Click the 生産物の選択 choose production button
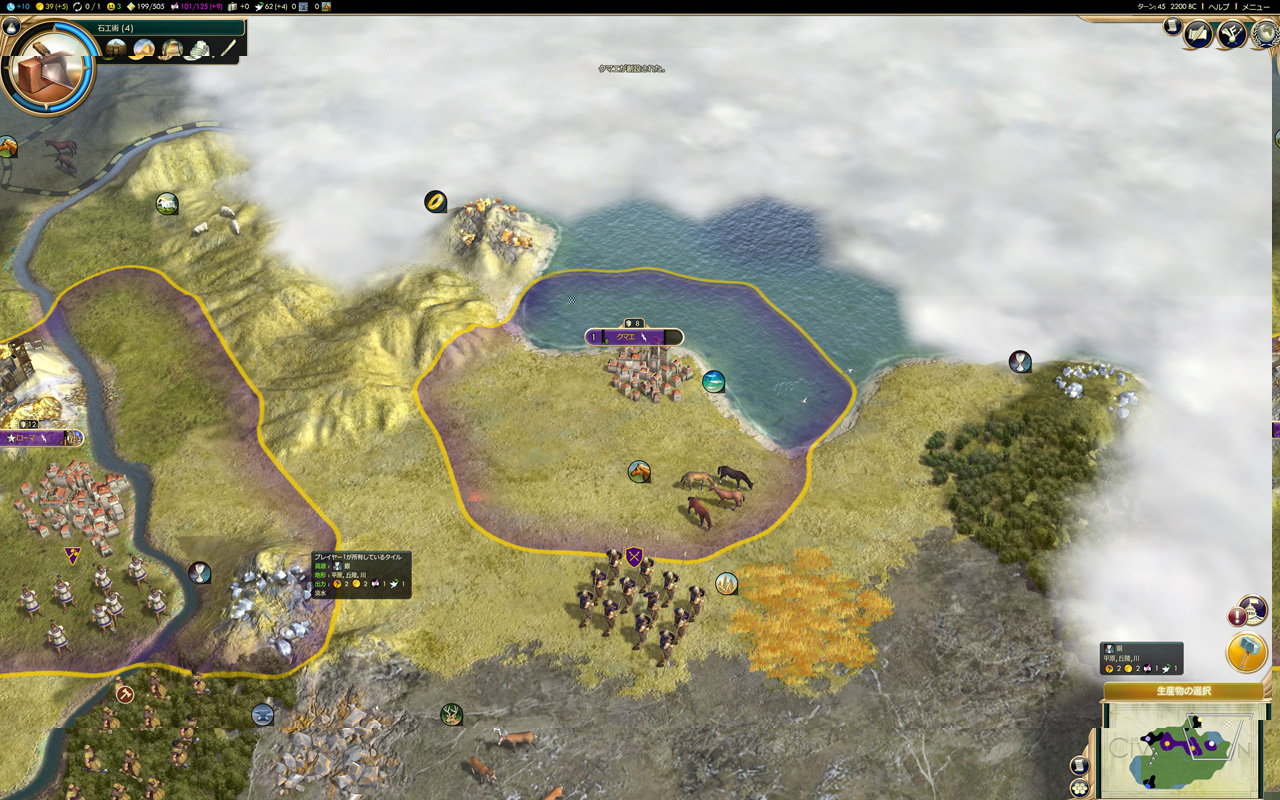This screenshot has width=1280, height=800. [x=1183, y=691]
